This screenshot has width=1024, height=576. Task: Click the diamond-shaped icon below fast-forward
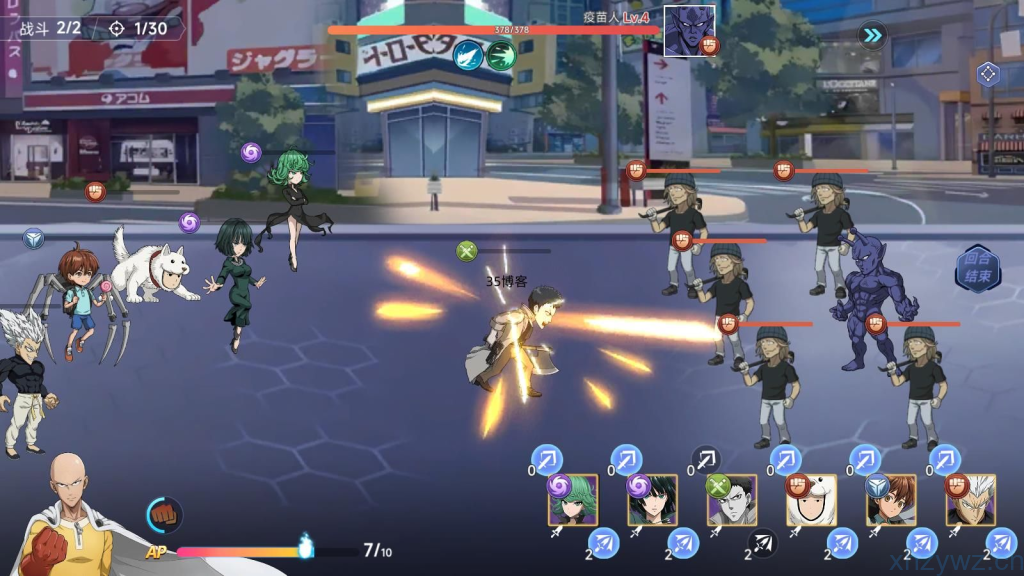pyautogui.click(x=988, y=73)
